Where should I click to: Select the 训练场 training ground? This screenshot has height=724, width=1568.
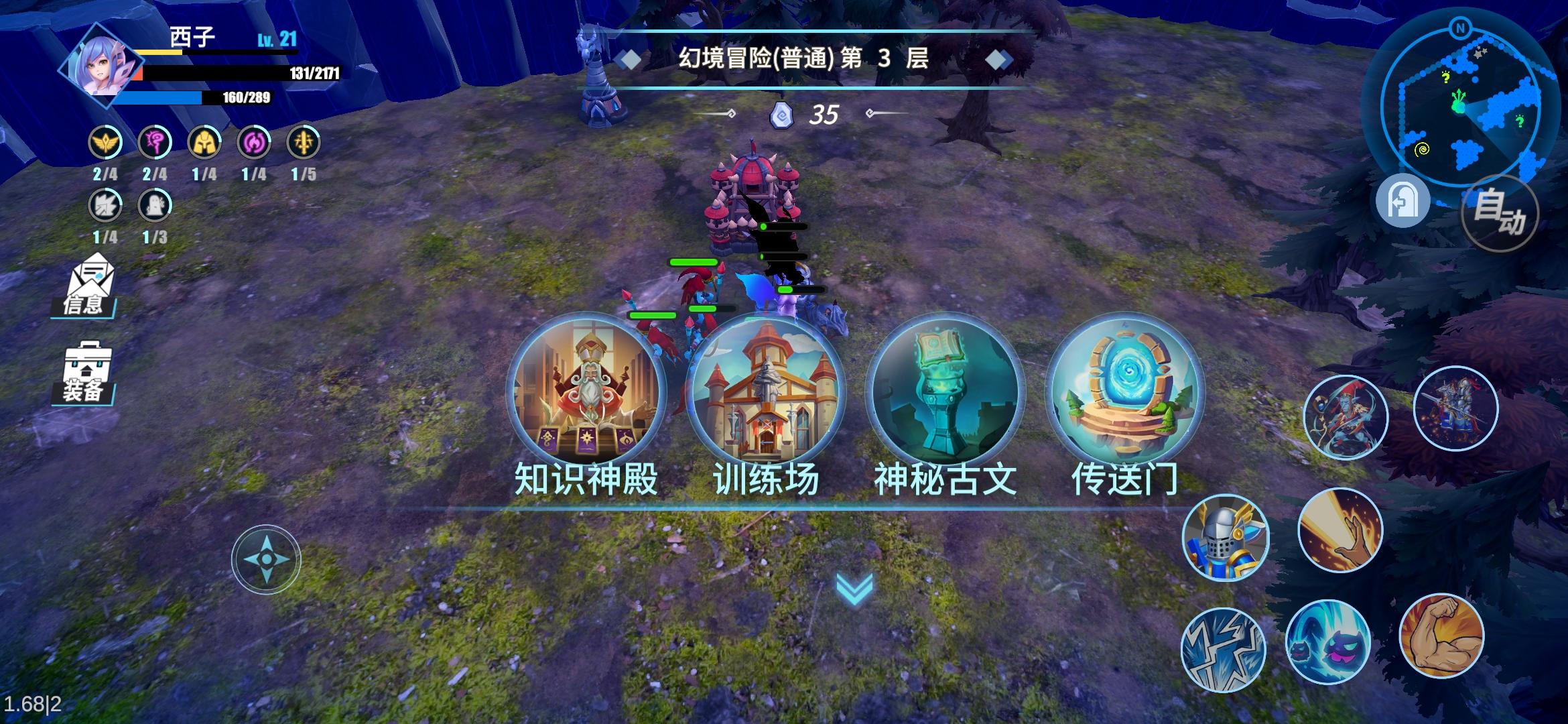click(766, 398)
